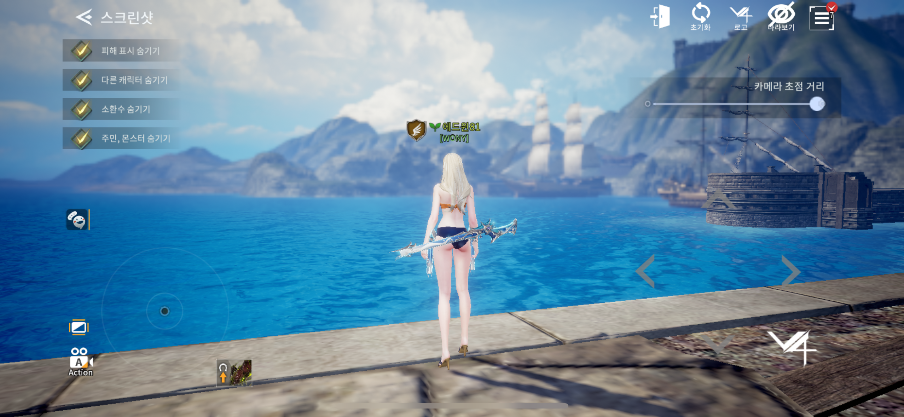Exit screenshot mode via door icon

(659, 17)
